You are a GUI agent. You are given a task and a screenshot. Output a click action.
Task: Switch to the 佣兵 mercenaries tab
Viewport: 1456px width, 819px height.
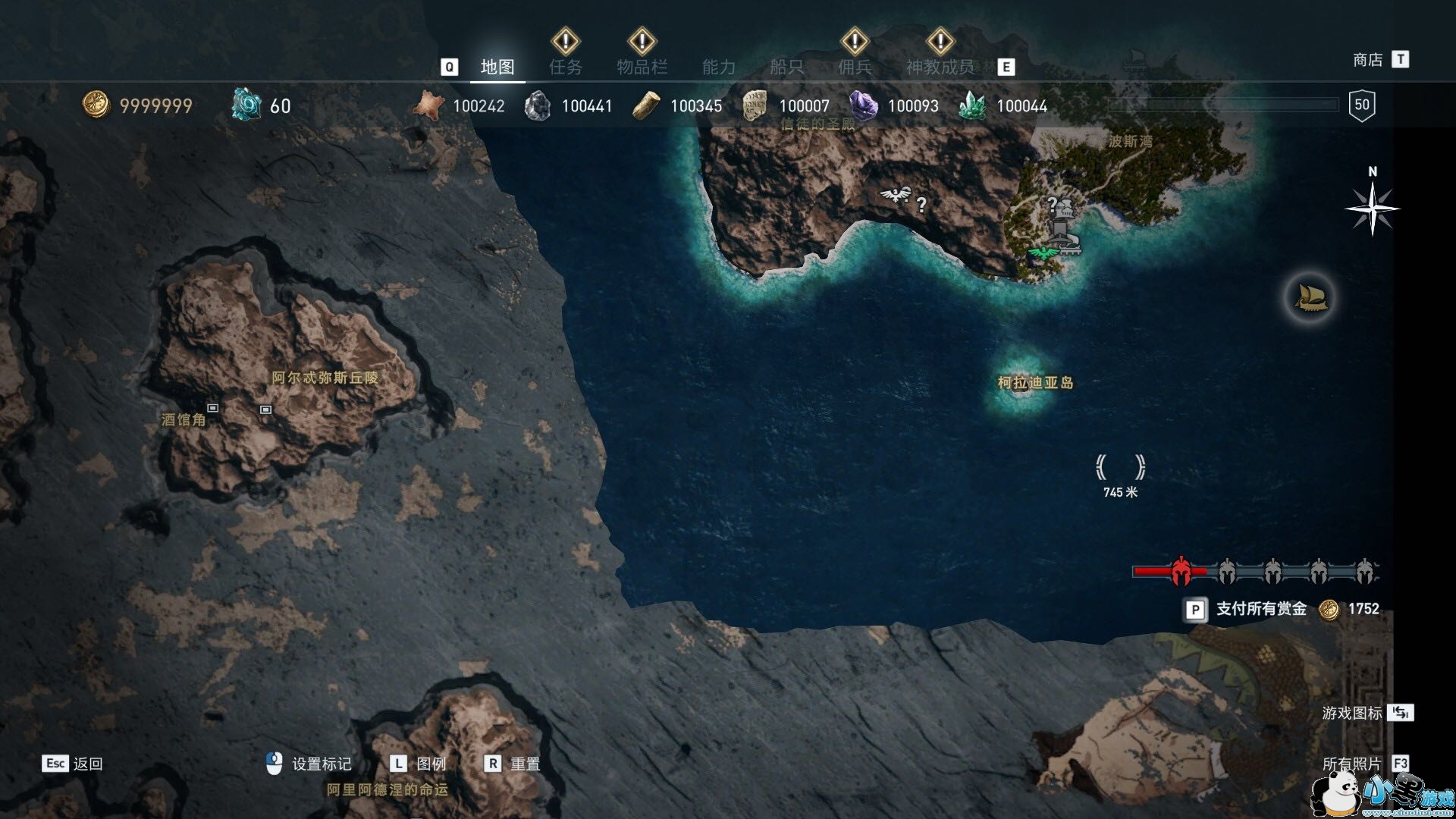855,67
